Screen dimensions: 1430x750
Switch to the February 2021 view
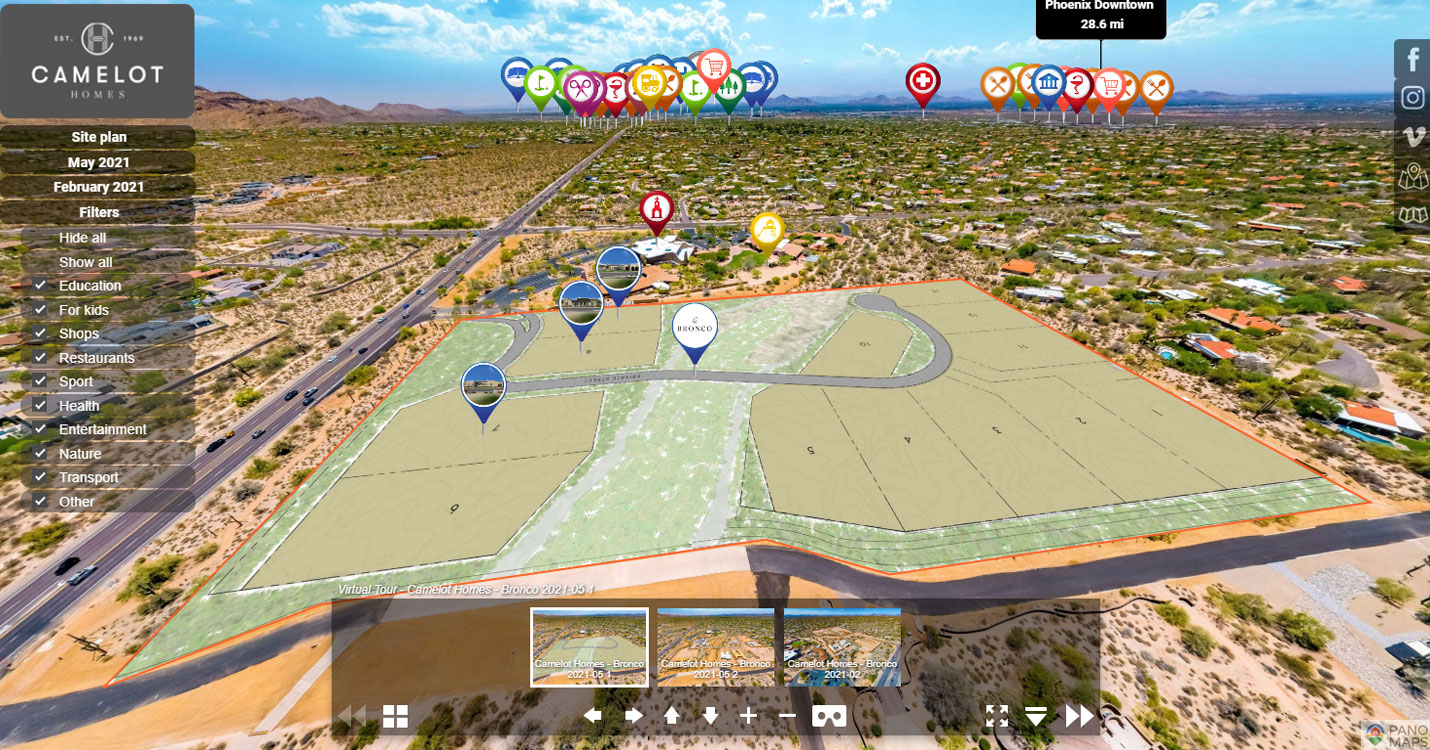[97, 187]
